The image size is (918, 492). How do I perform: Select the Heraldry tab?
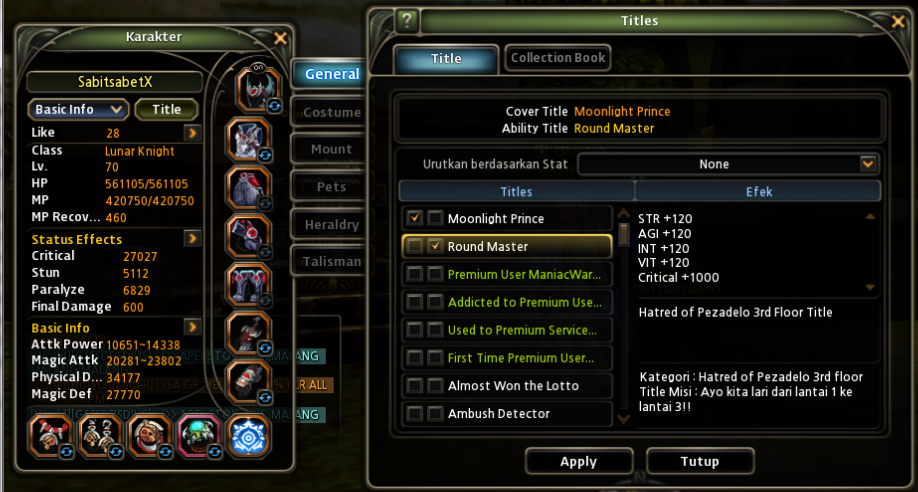(331, 225)
